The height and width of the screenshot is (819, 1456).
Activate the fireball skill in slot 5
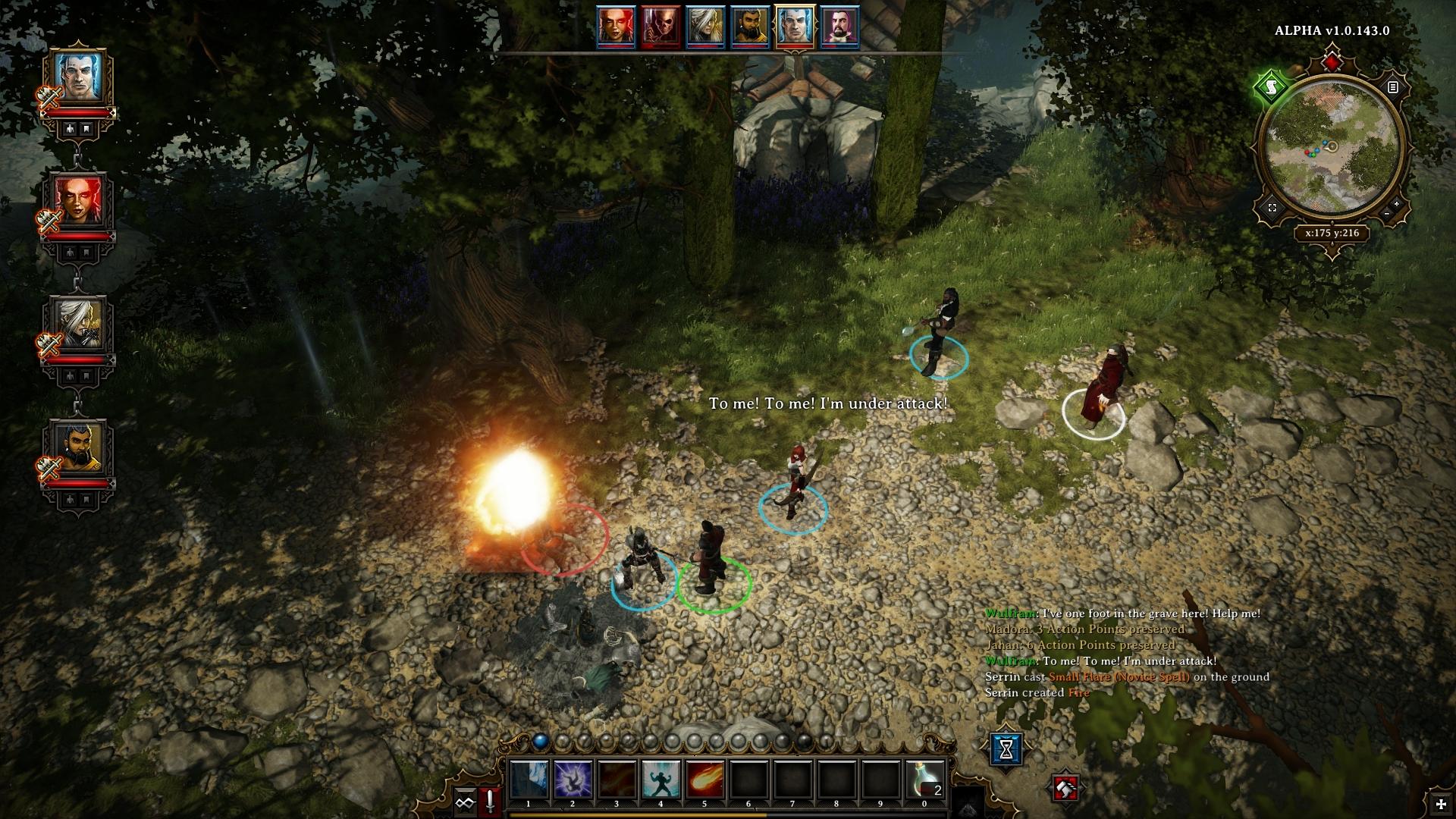coord(704,780)
